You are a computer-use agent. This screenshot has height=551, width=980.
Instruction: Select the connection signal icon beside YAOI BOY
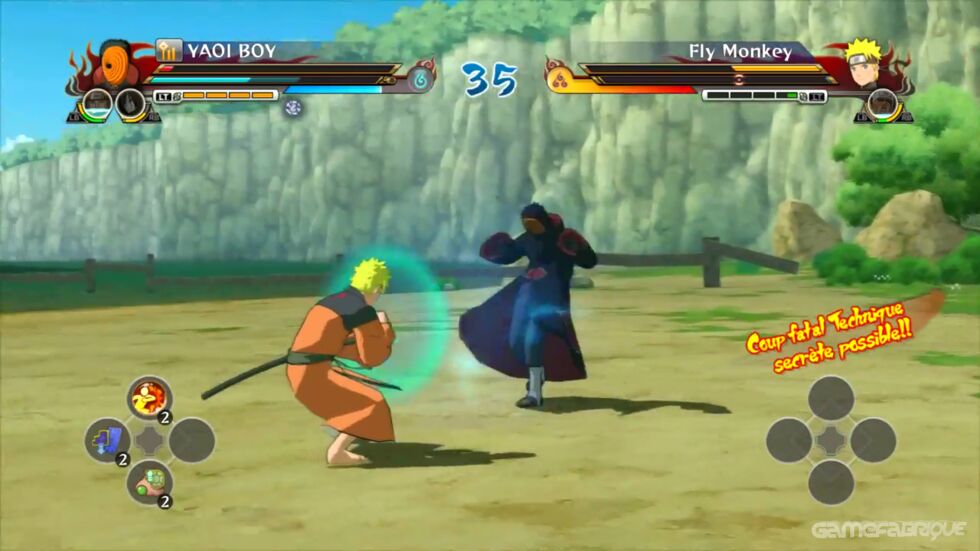[x=168, y=50]
